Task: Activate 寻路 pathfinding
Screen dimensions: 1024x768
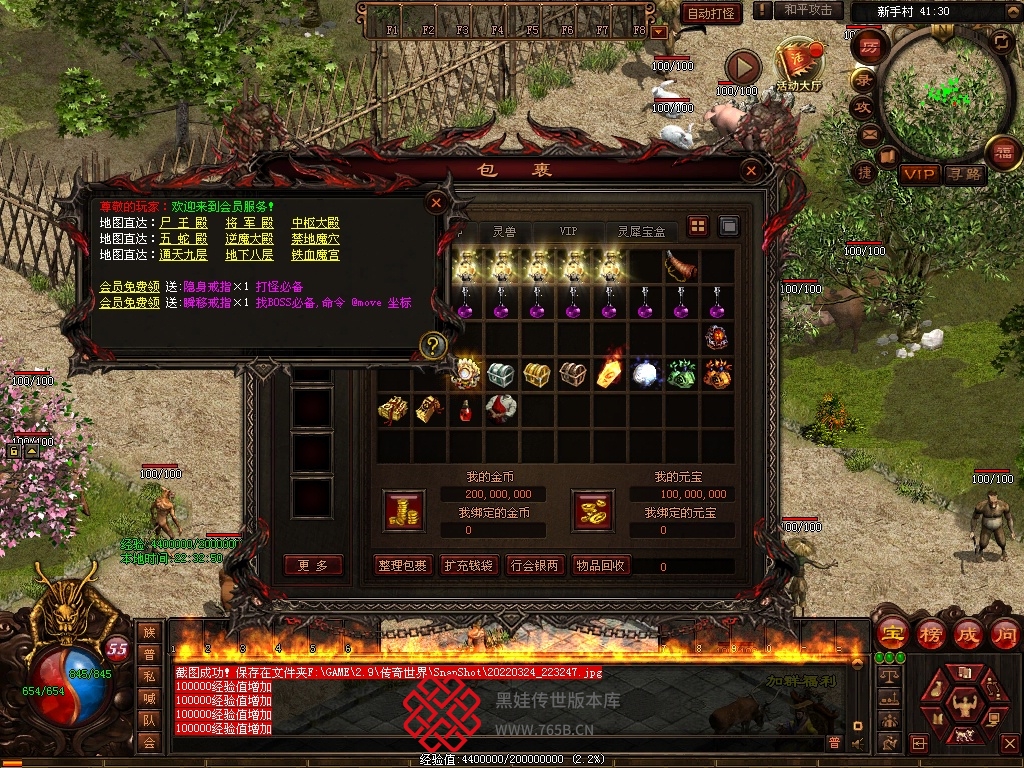Action: 964,174
